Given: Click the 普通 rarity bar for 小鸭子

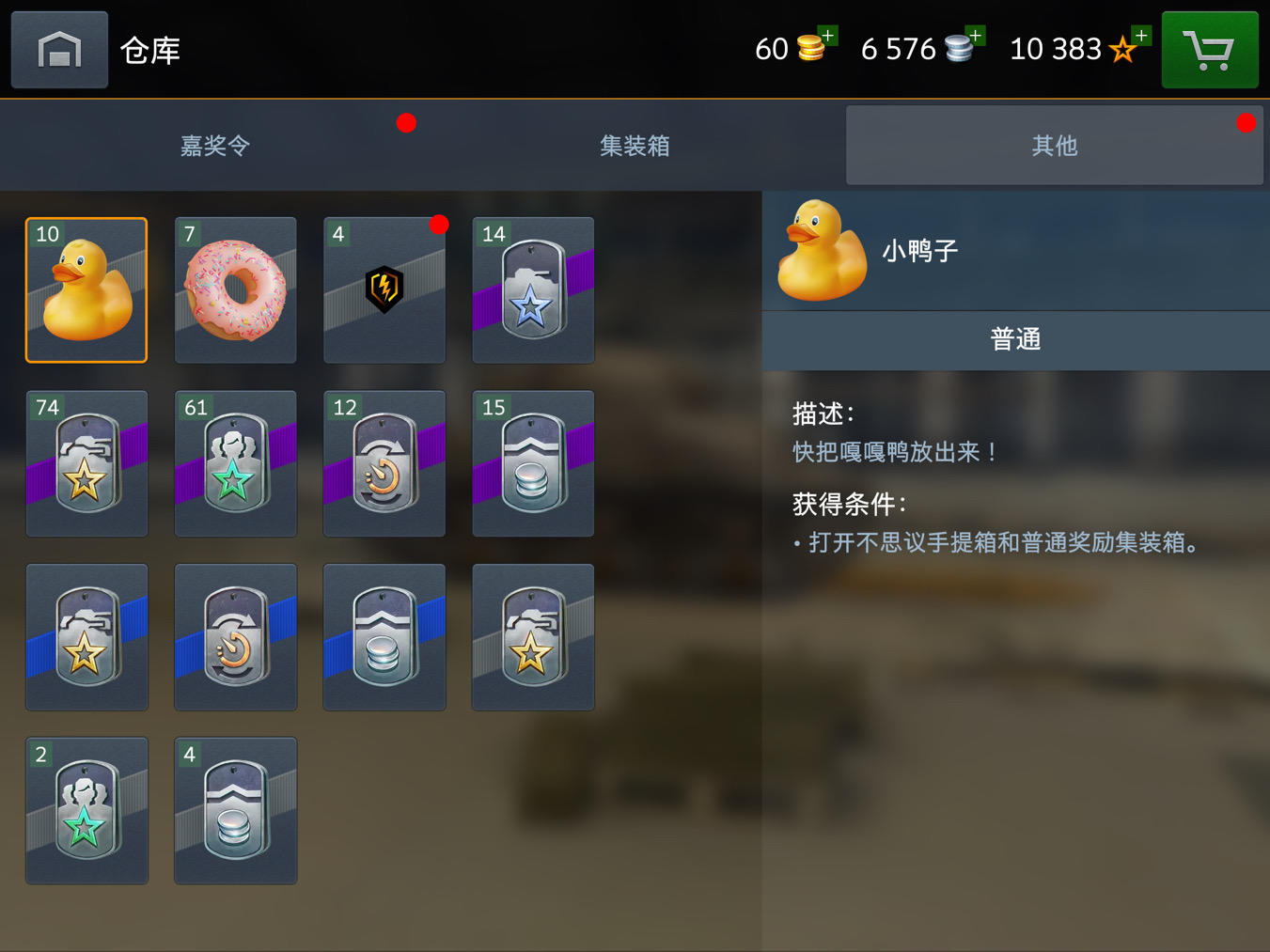Looking at the screenshot, I should coord(1014,339).
